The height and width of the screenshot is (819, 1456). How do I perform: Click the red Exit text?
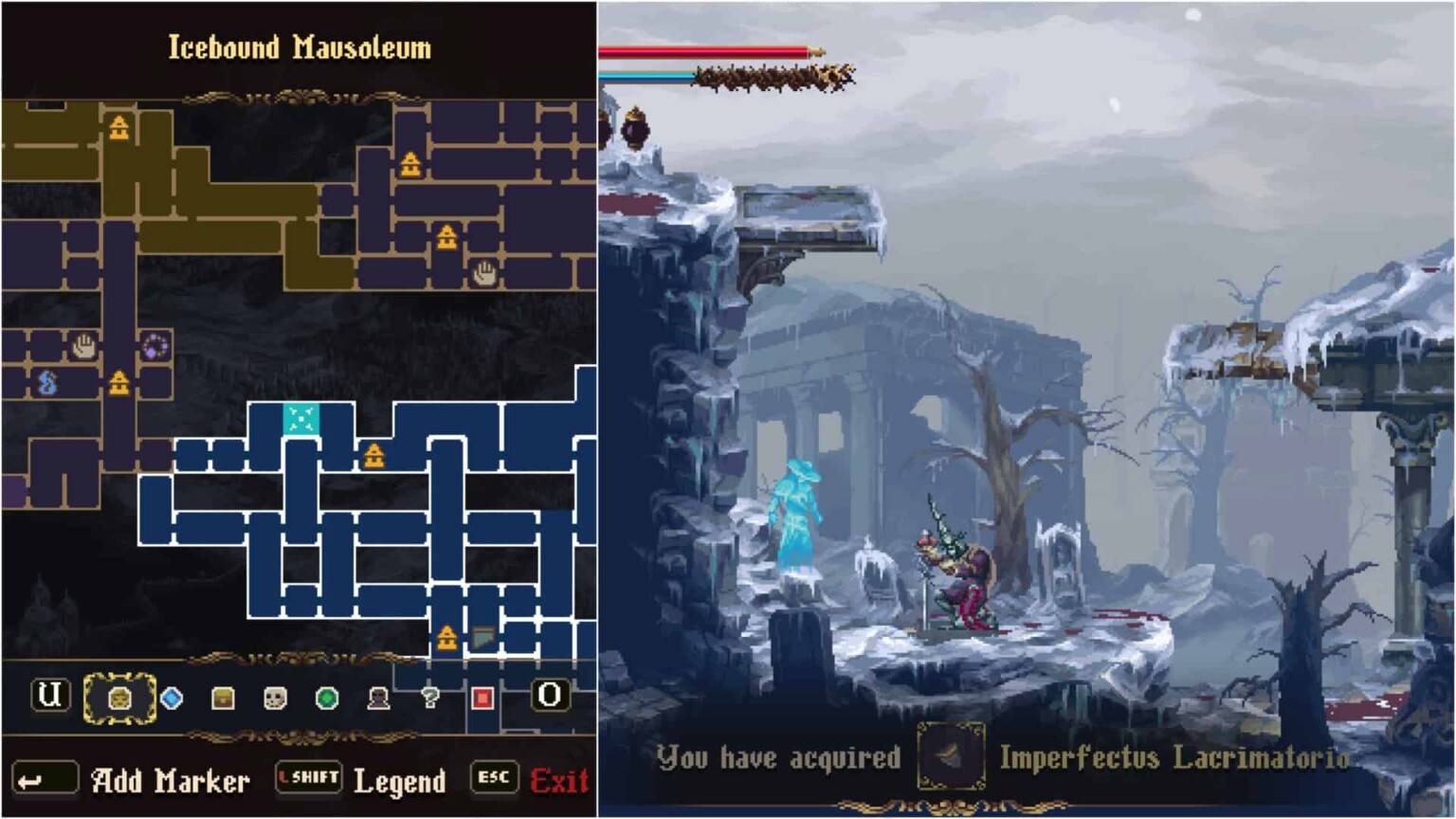pos(561,781)
